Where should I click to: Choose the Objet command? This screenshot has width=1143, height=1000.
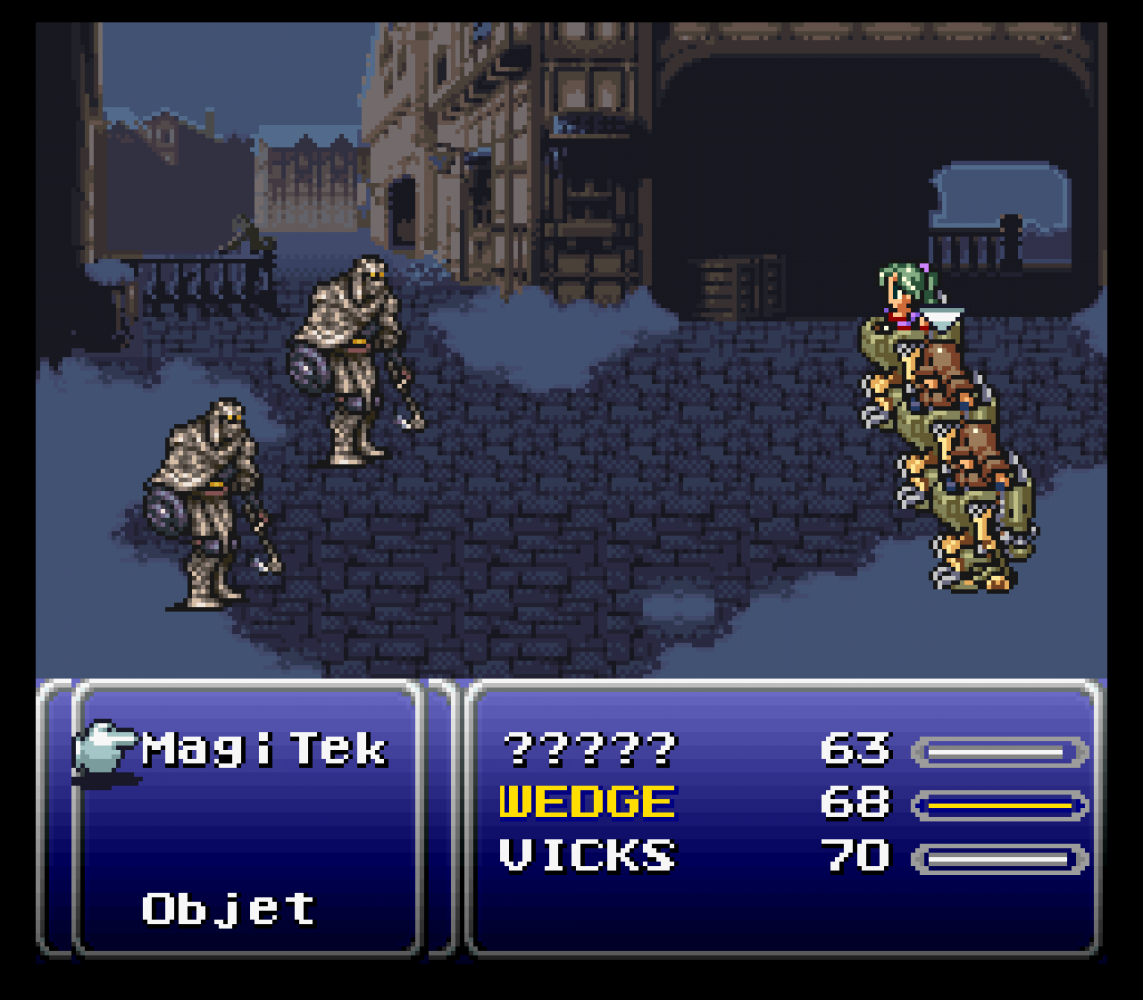229,909
